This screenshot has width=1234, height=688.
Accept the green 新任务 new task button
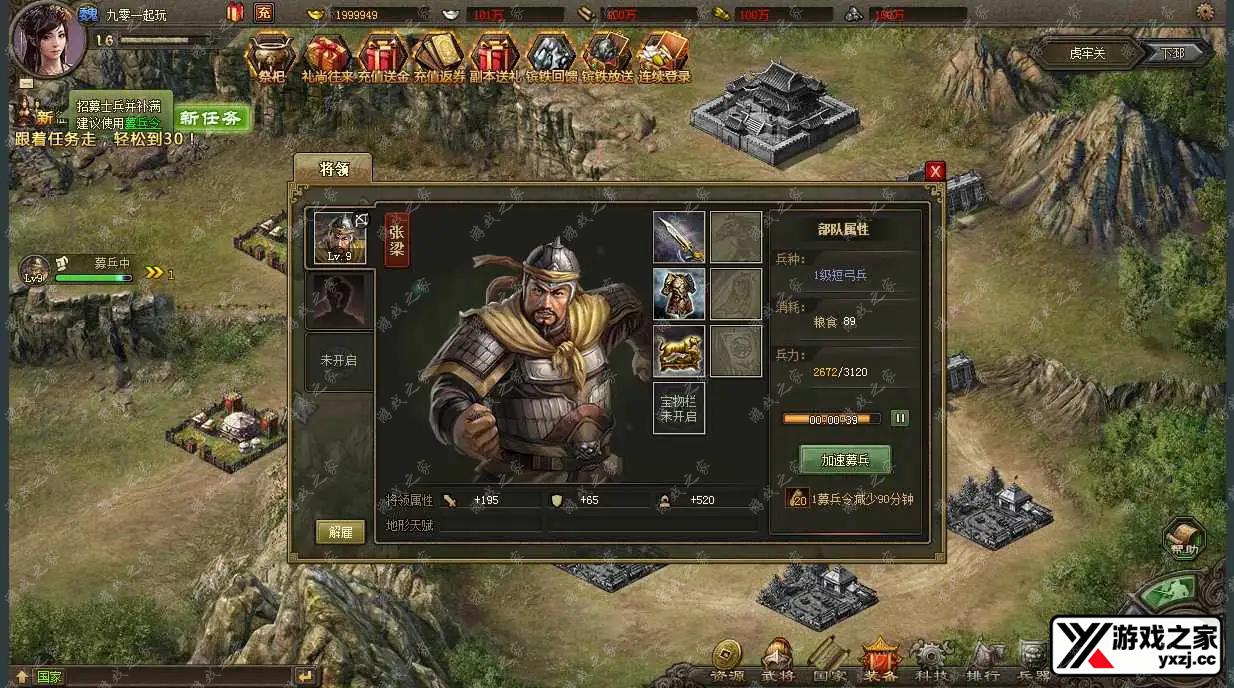(211, 118)
